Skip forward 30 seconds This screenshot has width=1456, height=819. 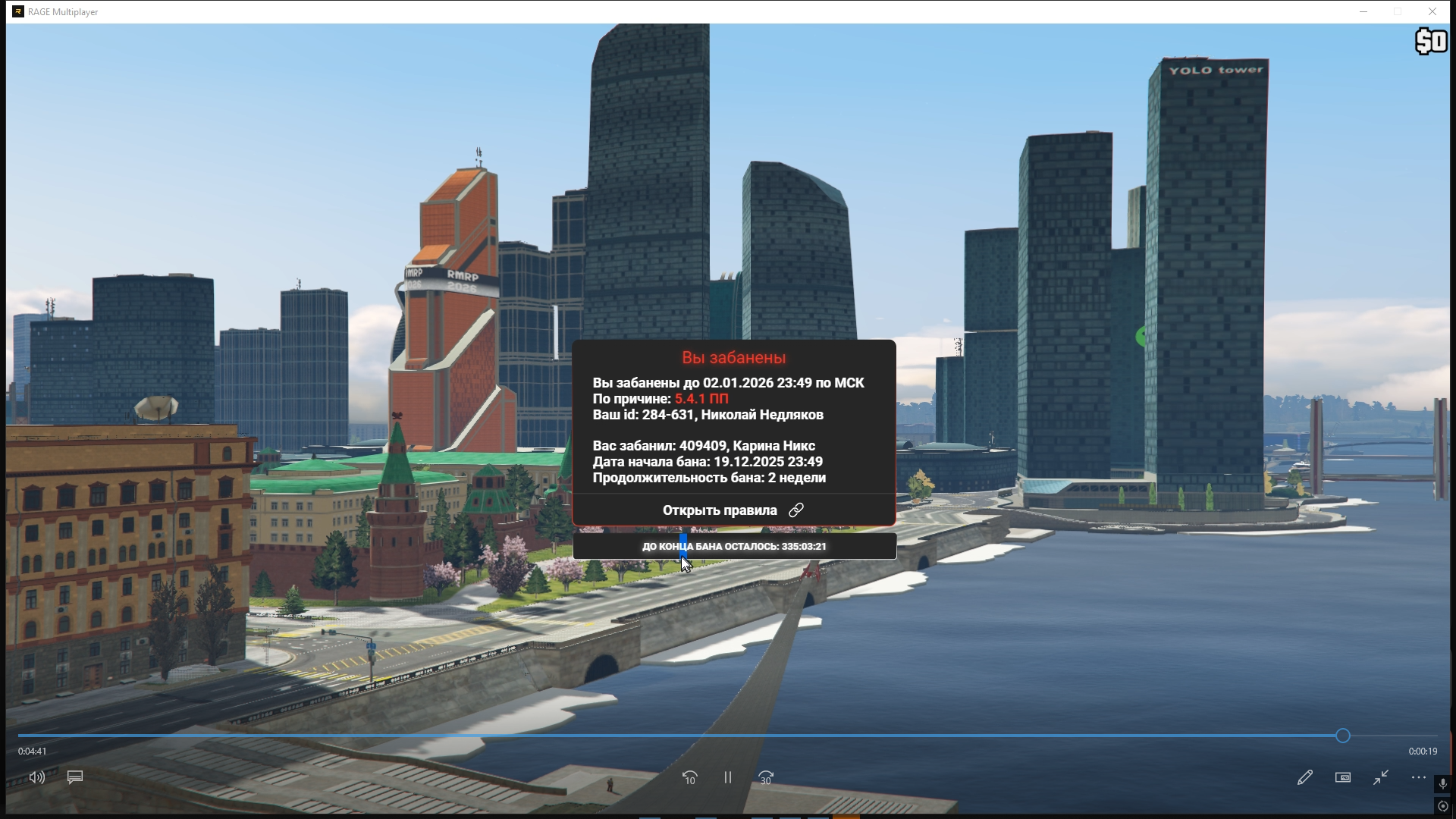[x=766, y=777]
